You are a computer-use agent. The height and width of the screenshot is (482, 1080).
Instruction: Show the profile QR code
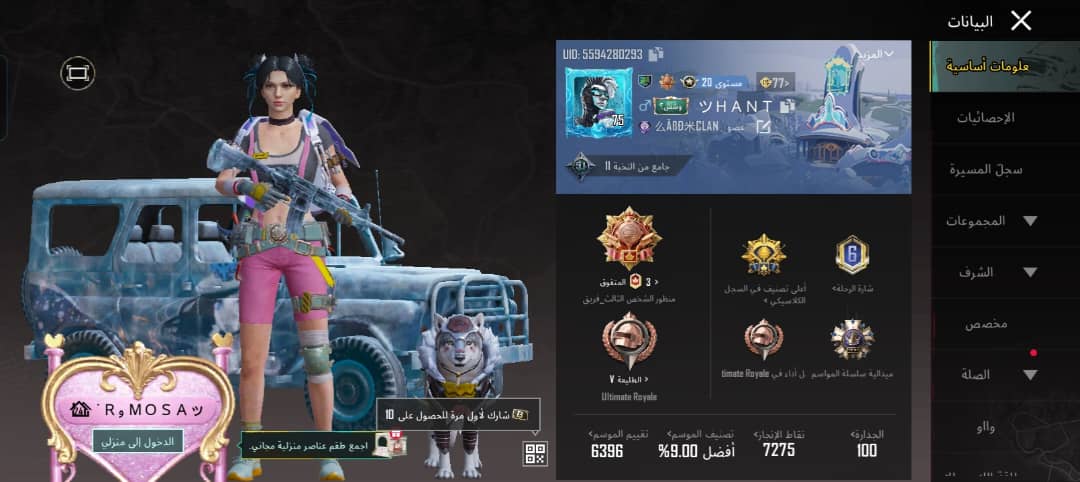(x=535, y=454)
